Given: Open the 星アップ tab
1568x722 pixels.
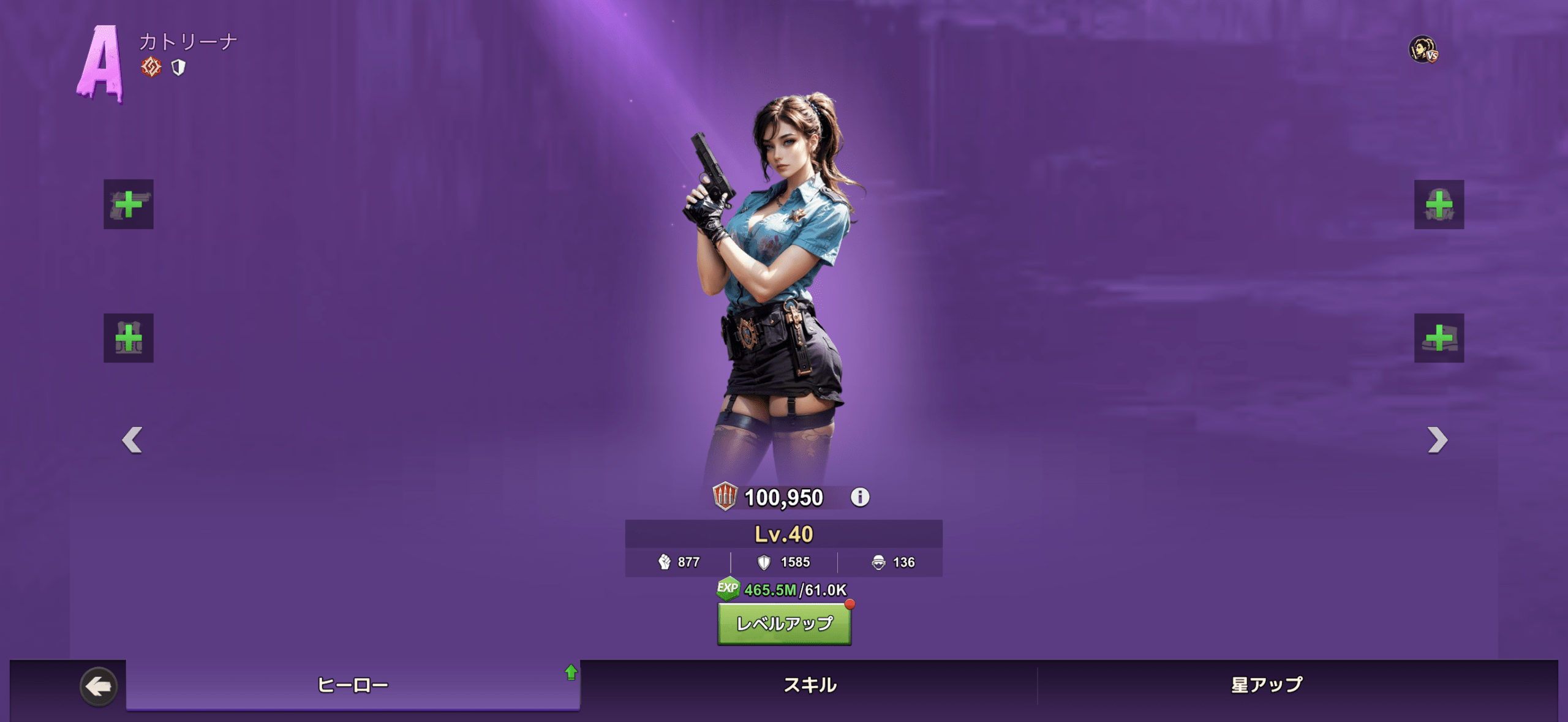Looking at the screenshot, I should click(x=1267, y=685).
